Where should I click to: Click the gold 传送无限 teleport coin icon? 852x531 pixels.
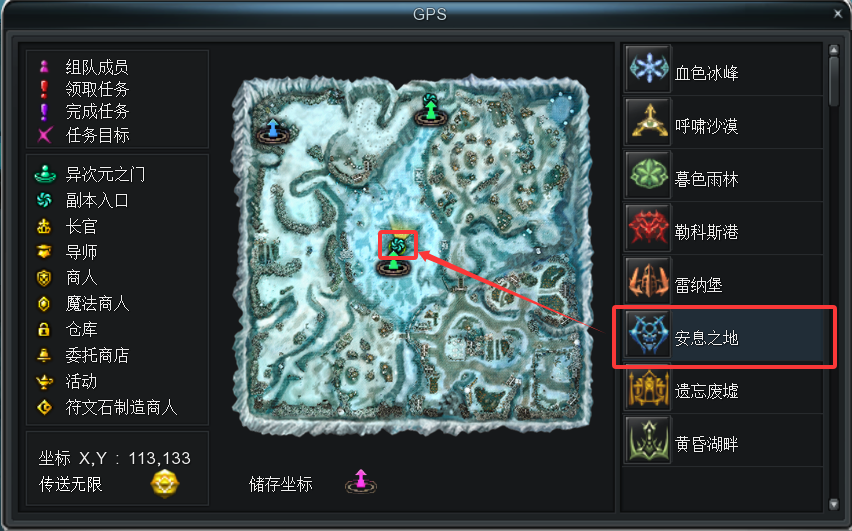(x=165, y=484)
